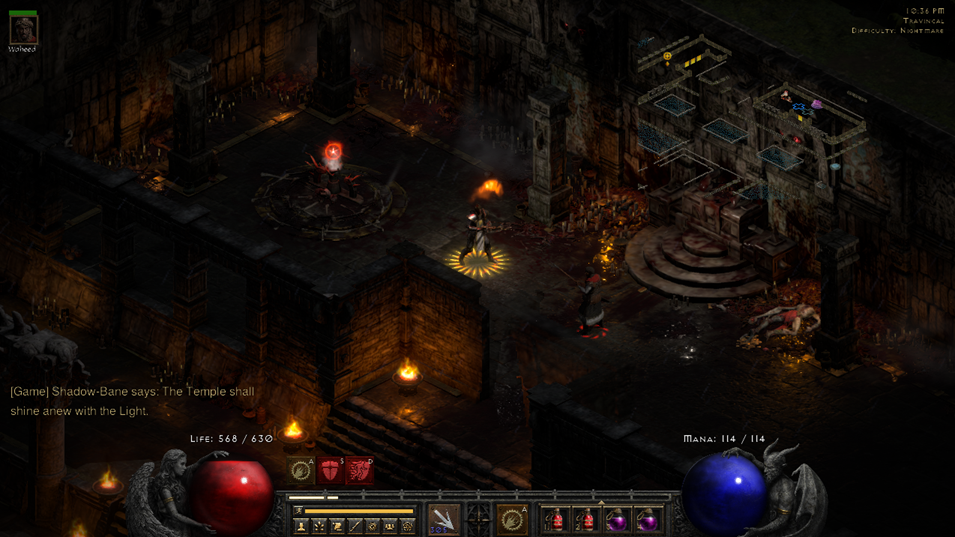The height and width of the screenshot is (537, 955).
Task: Click the multi-arrow left skill icon
Action: pos(443,518)
